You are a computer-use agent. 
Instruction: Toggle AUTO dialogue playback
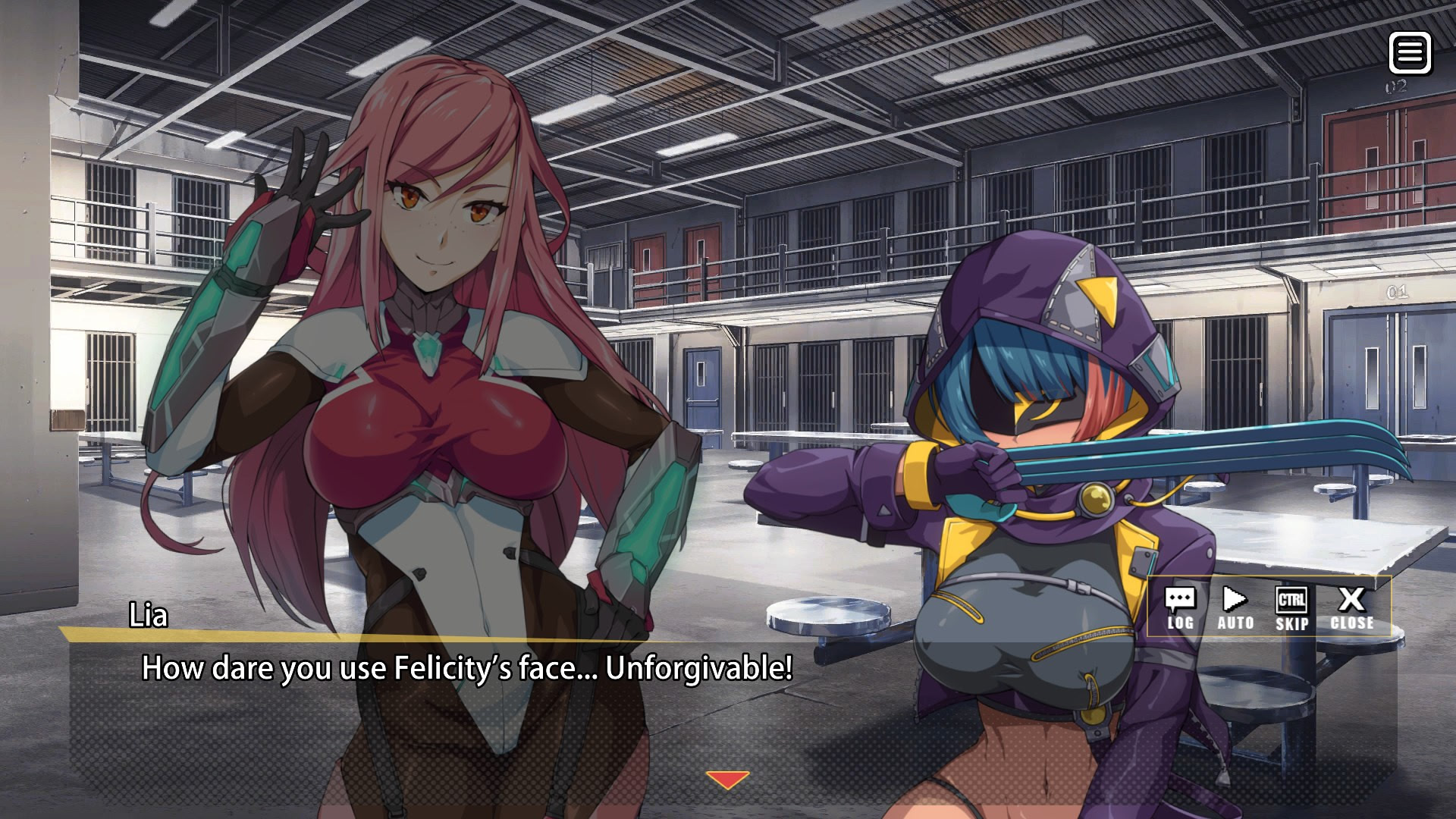coord(1235,609)
